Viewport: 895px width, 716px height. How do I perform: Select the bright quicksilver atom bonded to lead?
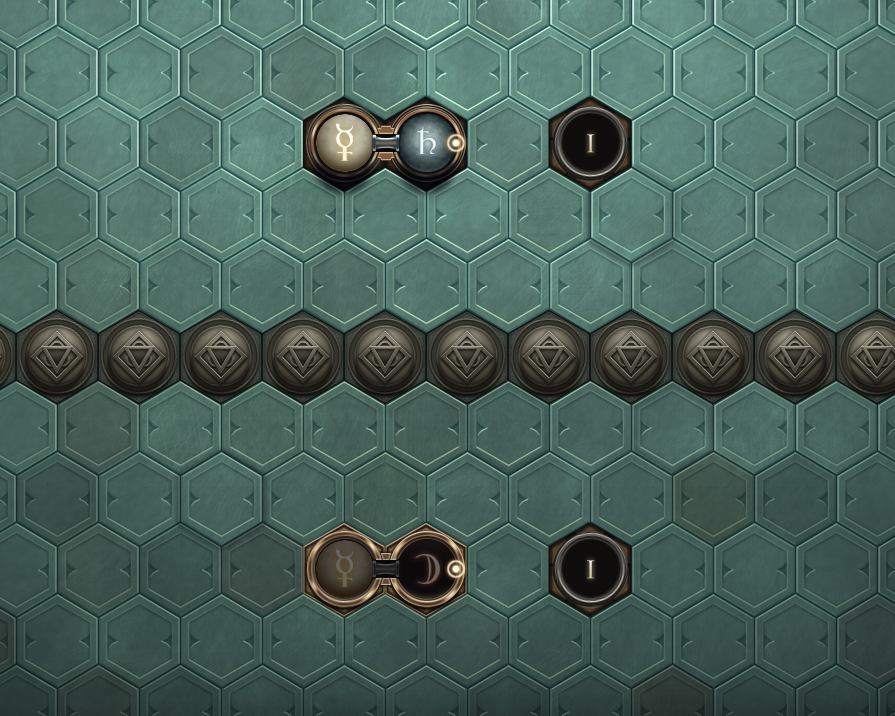(x=345, y=143)
